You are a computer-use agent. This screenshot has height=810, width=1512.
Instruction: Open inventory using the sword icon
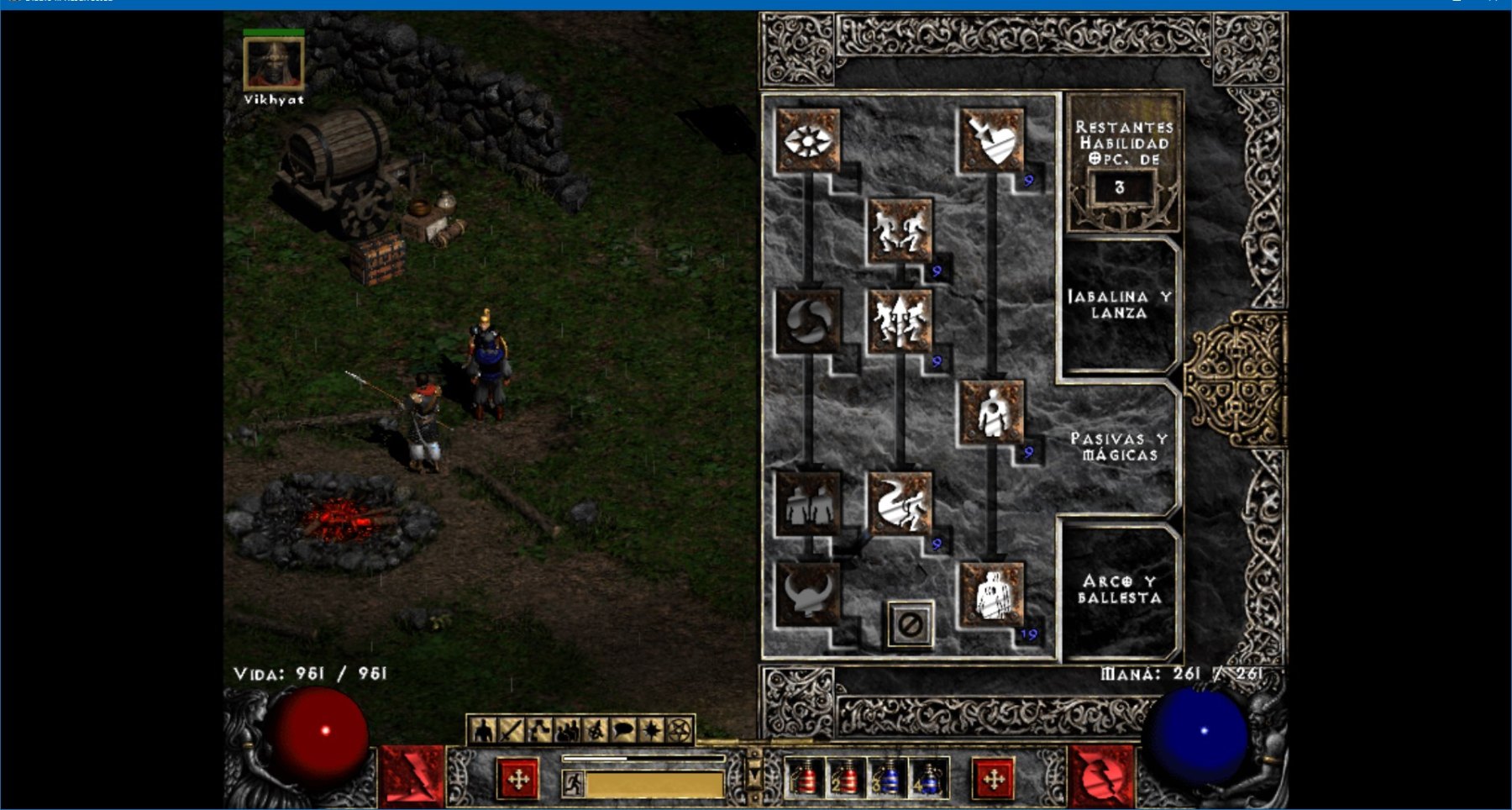tap(511, 731)
